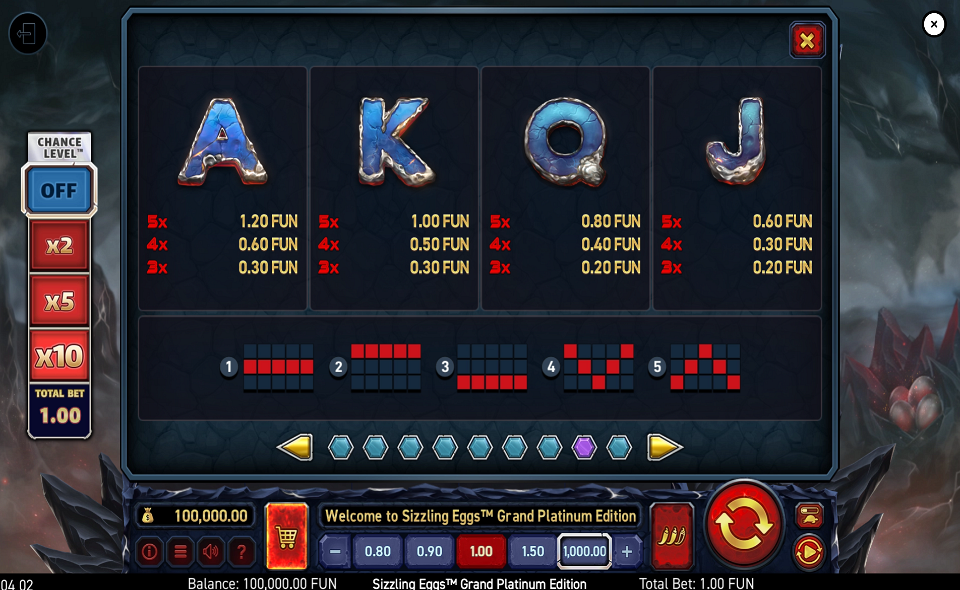
Task: Set bet to 0.80
Action: coord(378,551)
